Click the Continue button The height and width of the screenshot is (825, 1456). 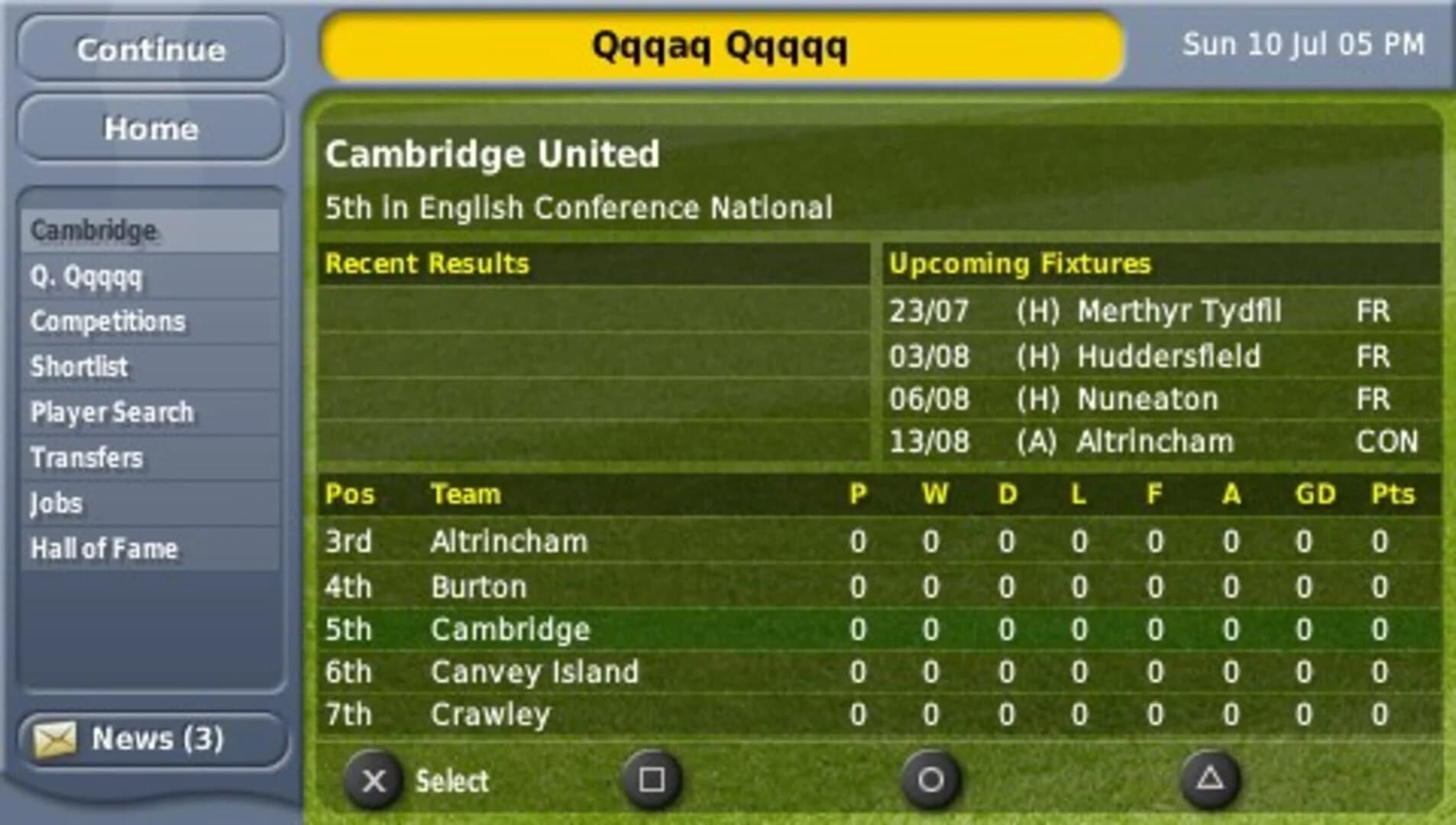pyautogui.click(x=150, y=50)
